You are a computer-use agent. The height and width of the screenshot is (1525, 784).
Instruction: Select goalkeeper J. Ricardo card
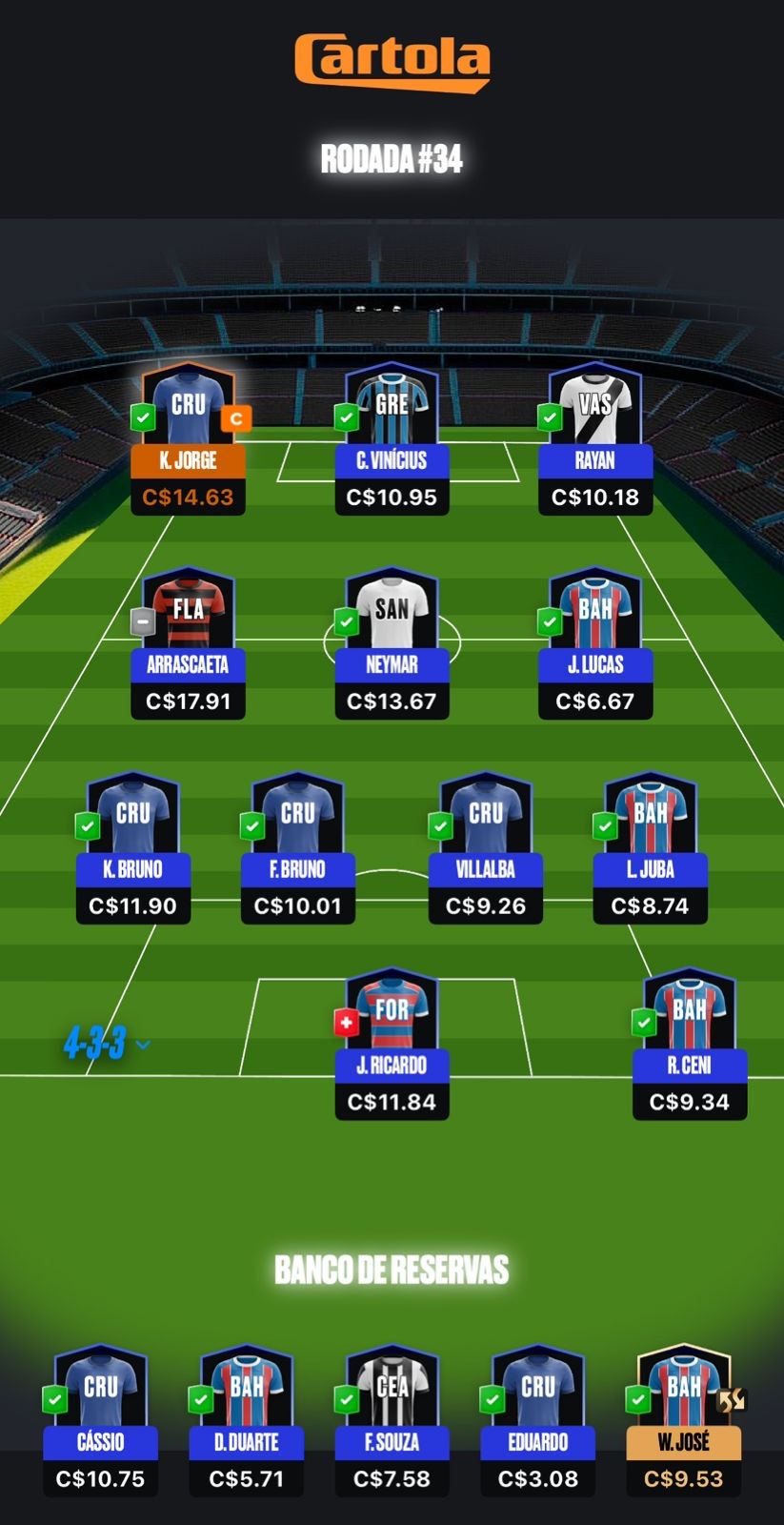pyautogui.click(x=392, y=1044)
